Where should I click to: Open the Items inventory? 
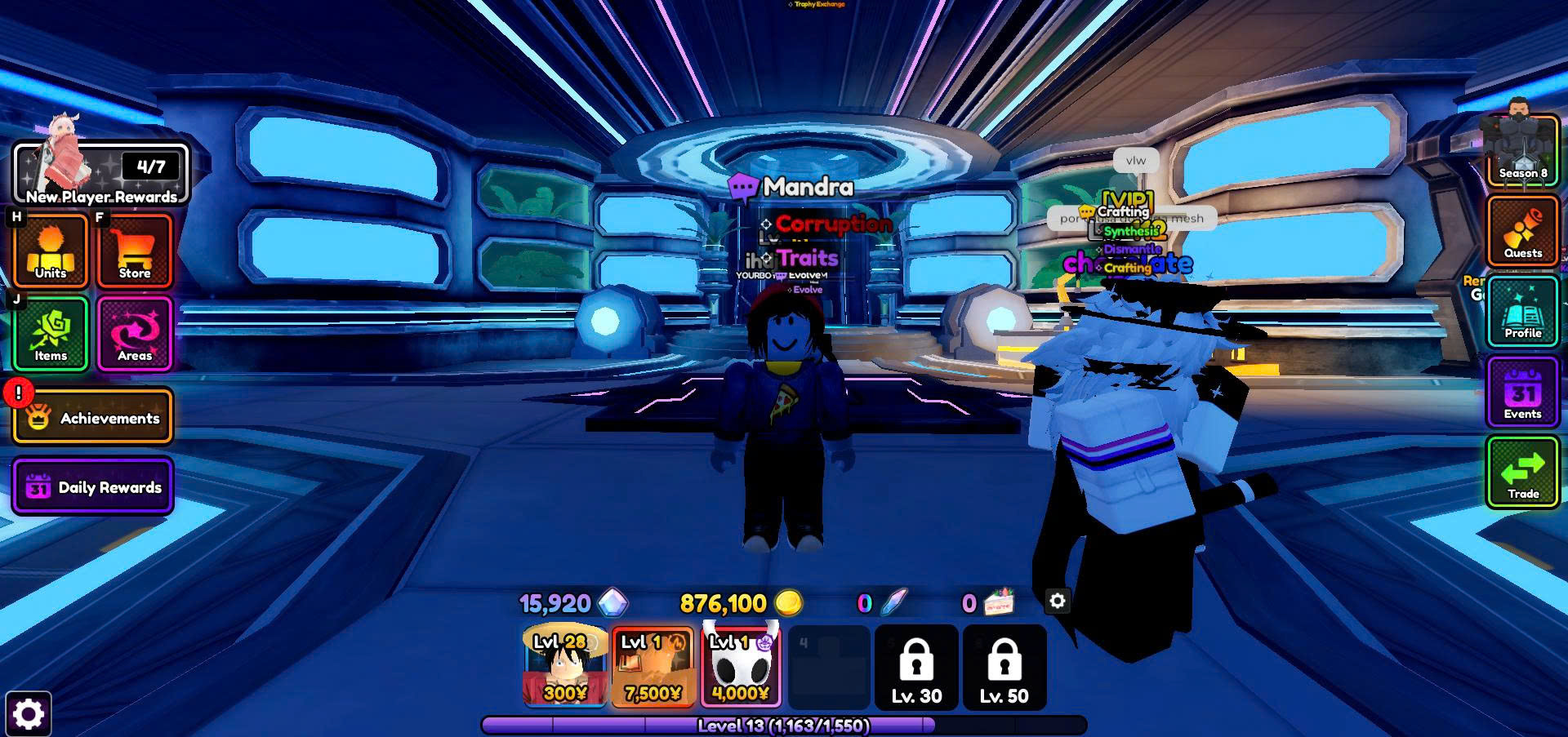point(51,334)
